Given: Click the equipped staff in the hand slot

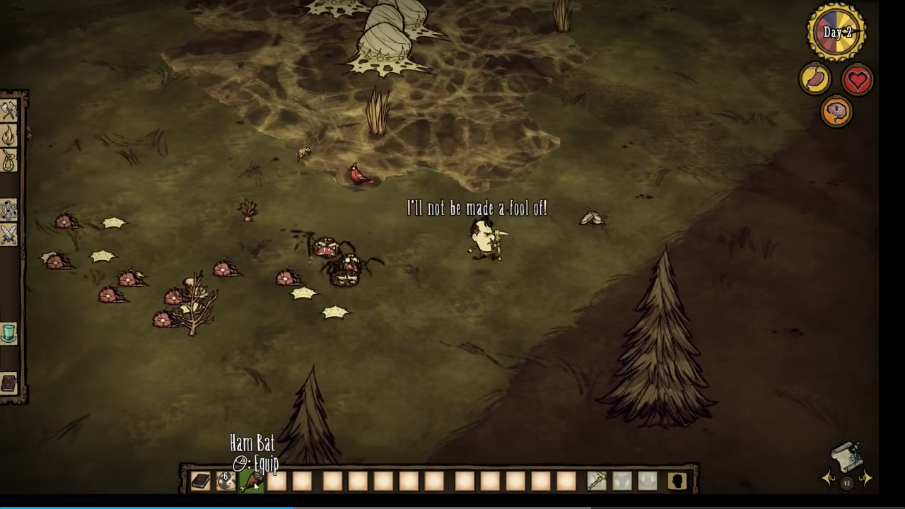Looking at the screenshot, I should 596,481.
